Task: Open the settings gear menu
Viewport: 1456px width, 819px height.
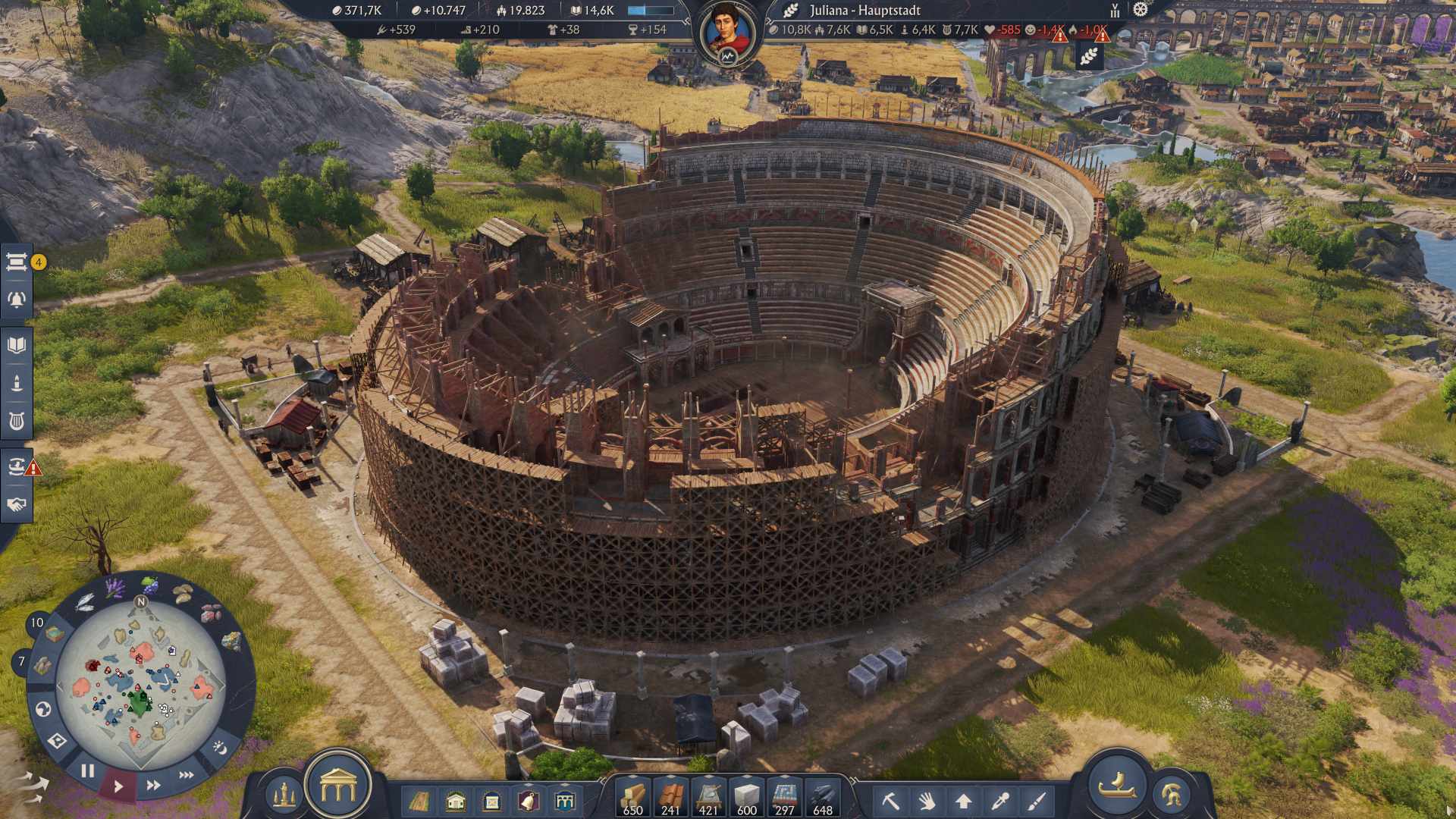Action: [1141, 10]
